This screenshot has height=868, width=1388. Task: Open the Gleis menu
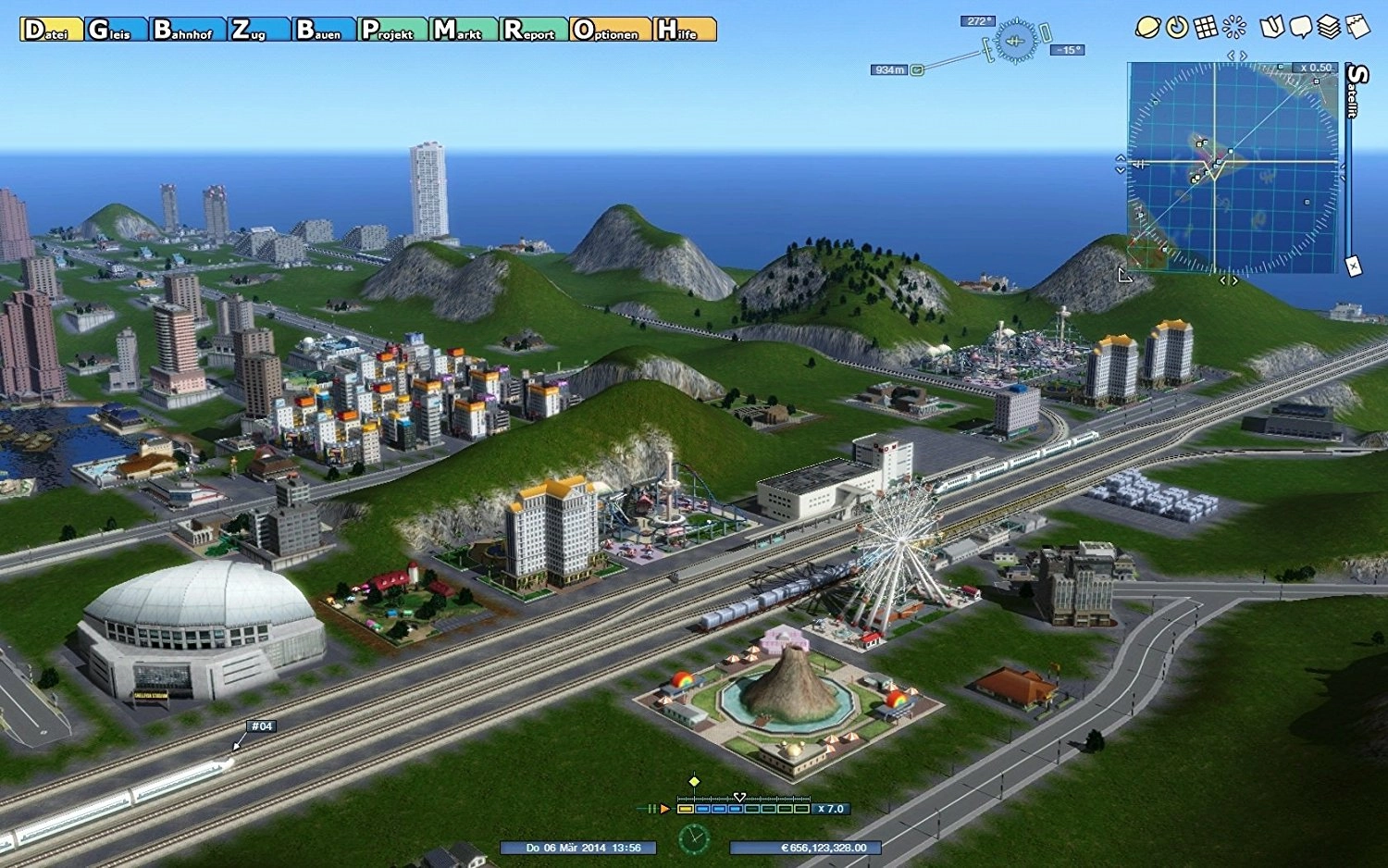pyautogui.click(x=116, y=30)
